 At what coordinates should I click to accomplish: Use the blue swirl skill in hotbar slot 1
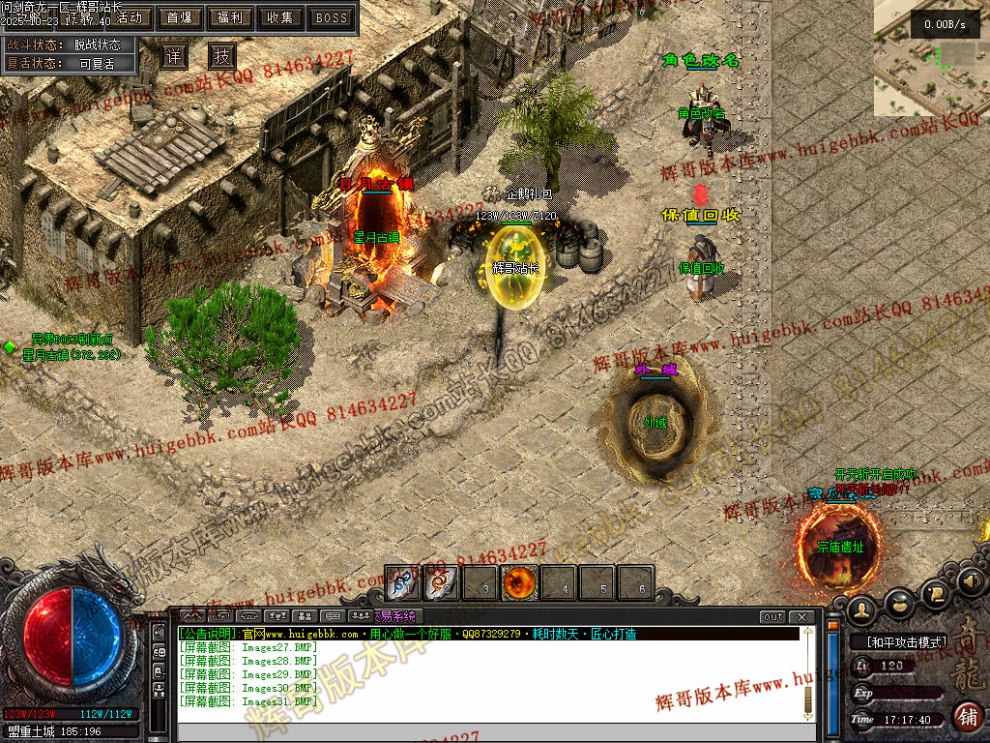click(403, 583)
